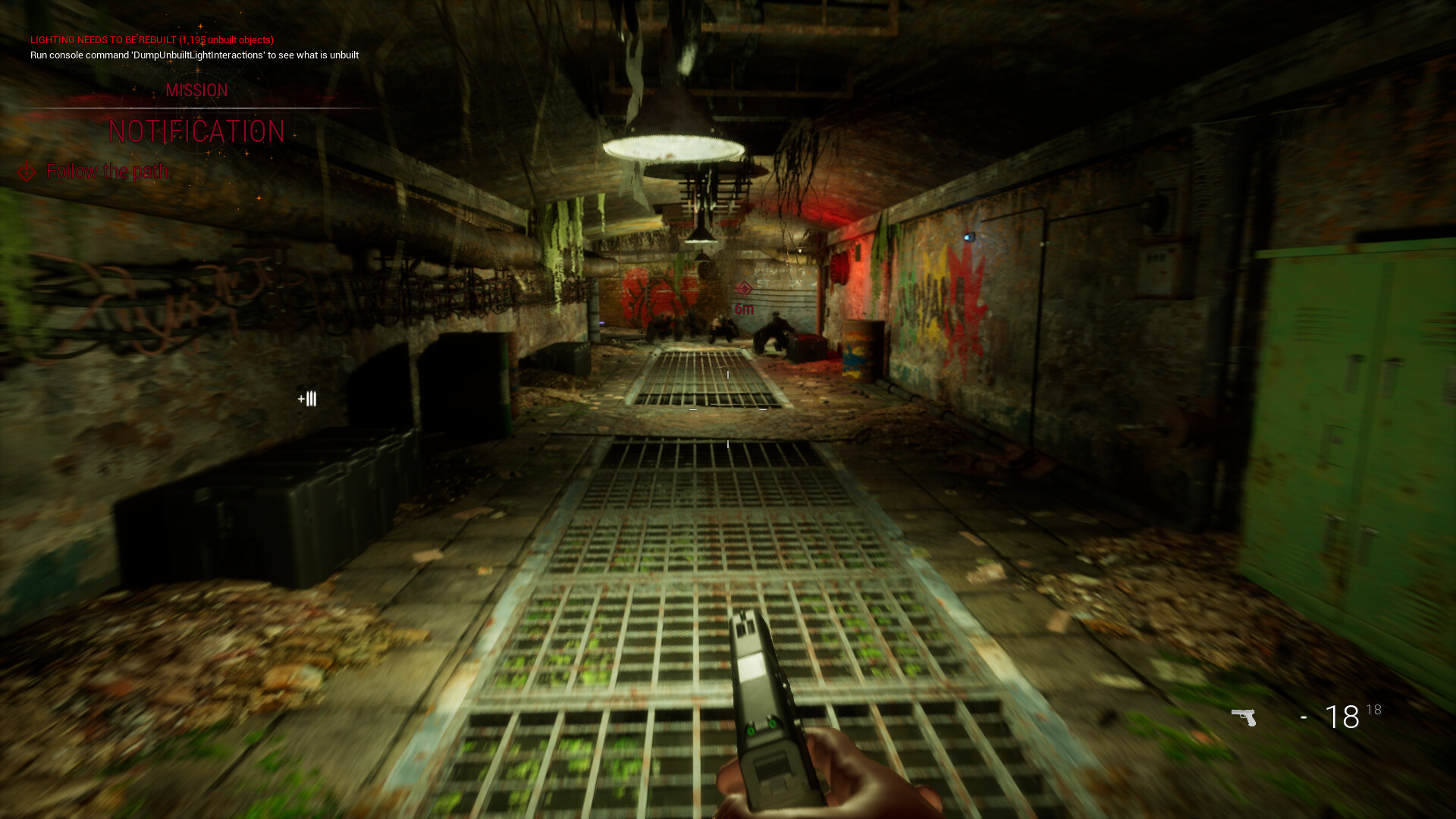Select the MISSION header text
The height and width of the screenshot is (819, 1456).
pos(197,90)
